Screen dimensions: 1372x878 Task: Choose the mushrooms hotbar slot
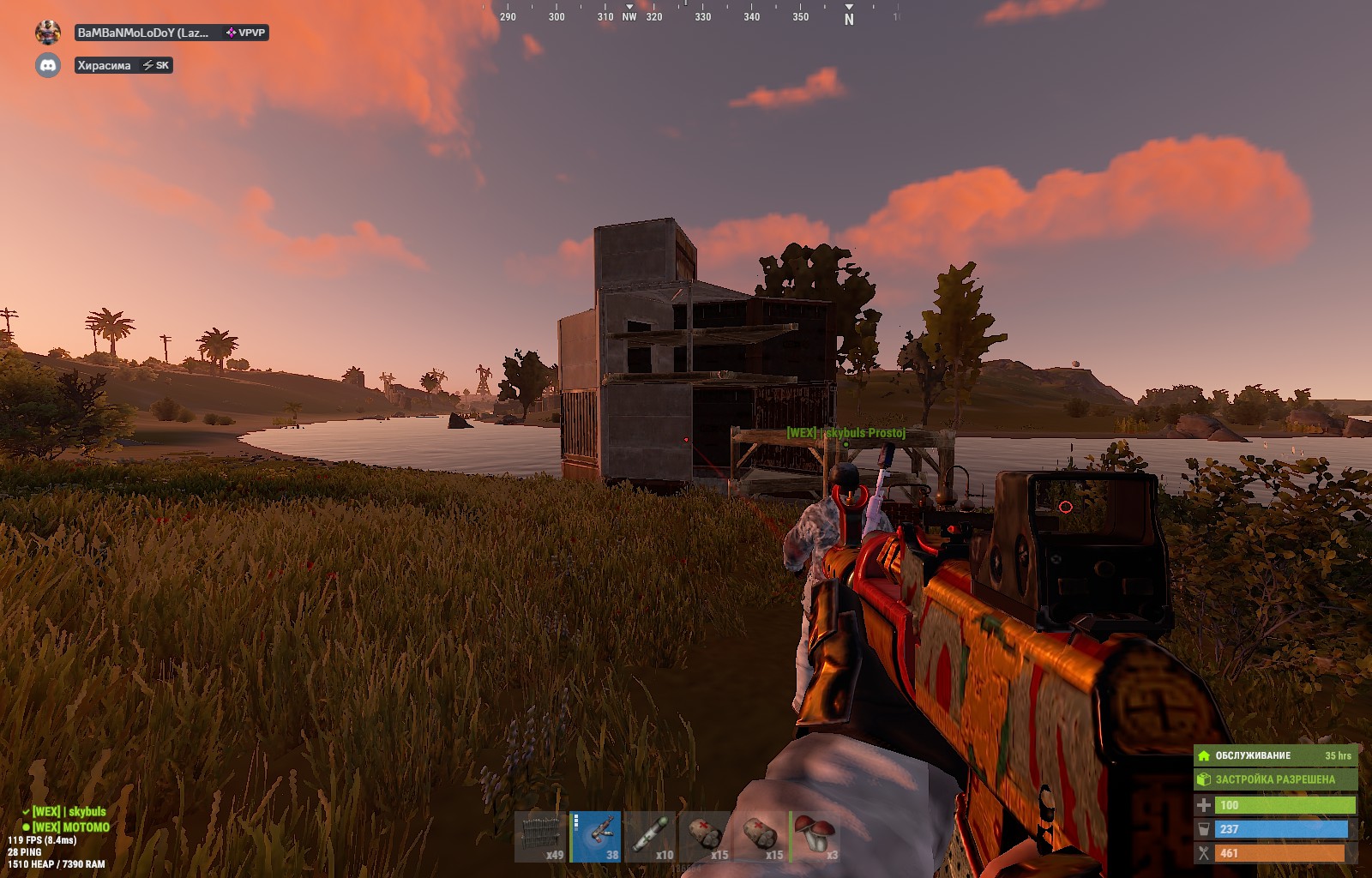click(x=815, y=836)
